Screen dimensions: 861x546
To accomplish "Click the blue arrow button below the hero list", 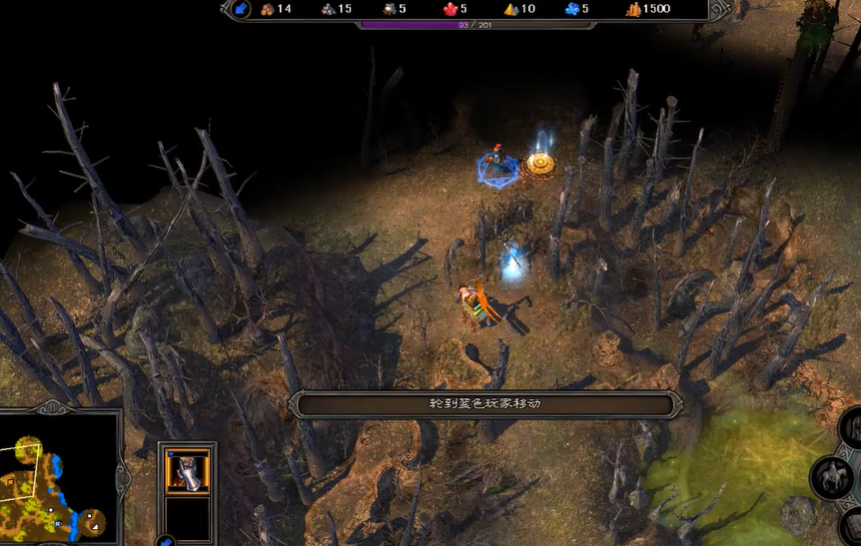I will point(166,541).
